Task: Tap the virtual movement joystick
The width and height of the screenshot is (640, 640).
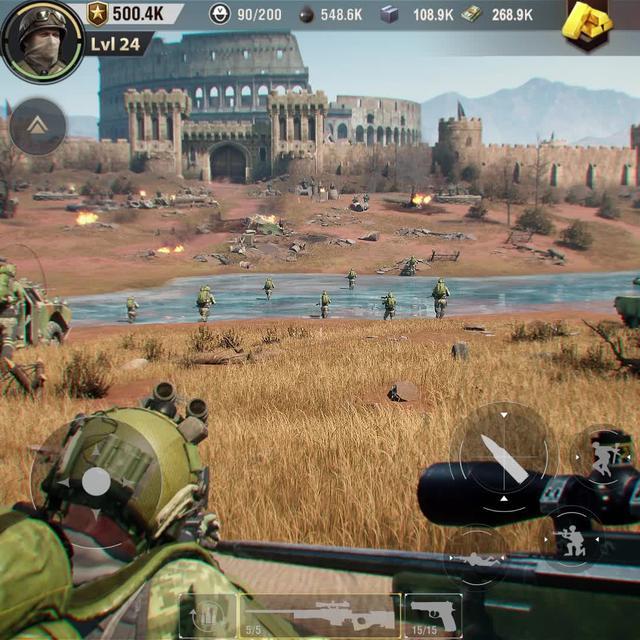Action: click(x=95, y=483)
